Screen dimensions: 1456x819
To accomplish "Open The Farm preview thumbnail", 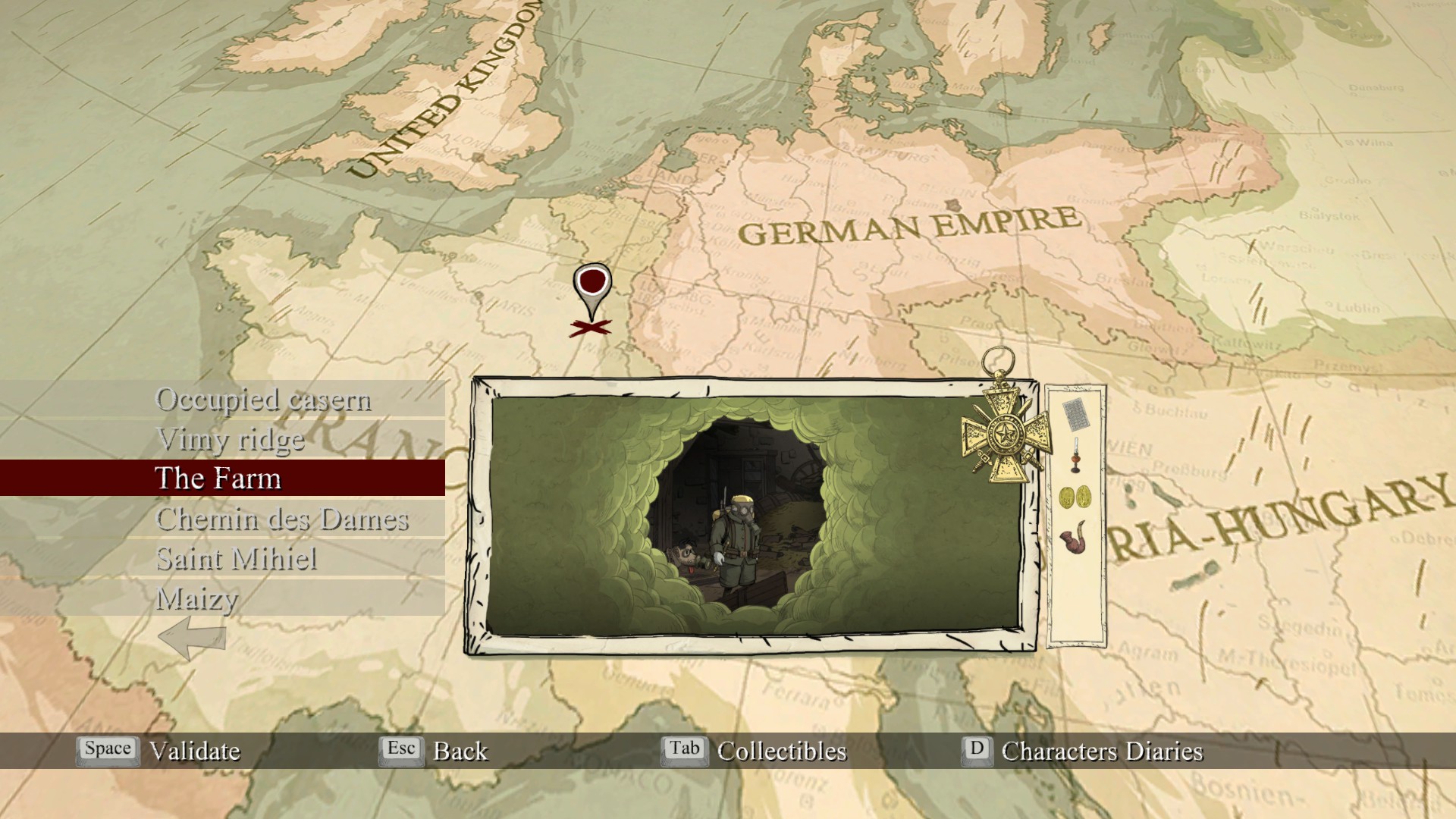I will 754,516.
